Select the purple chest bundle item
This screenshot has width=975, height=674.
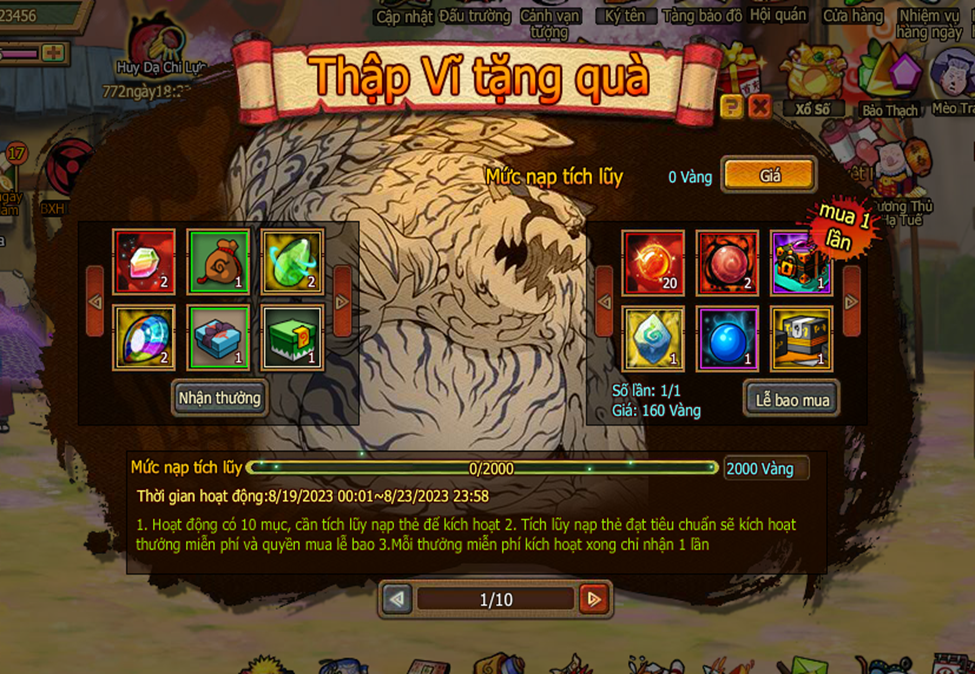[x=801, y=262]
